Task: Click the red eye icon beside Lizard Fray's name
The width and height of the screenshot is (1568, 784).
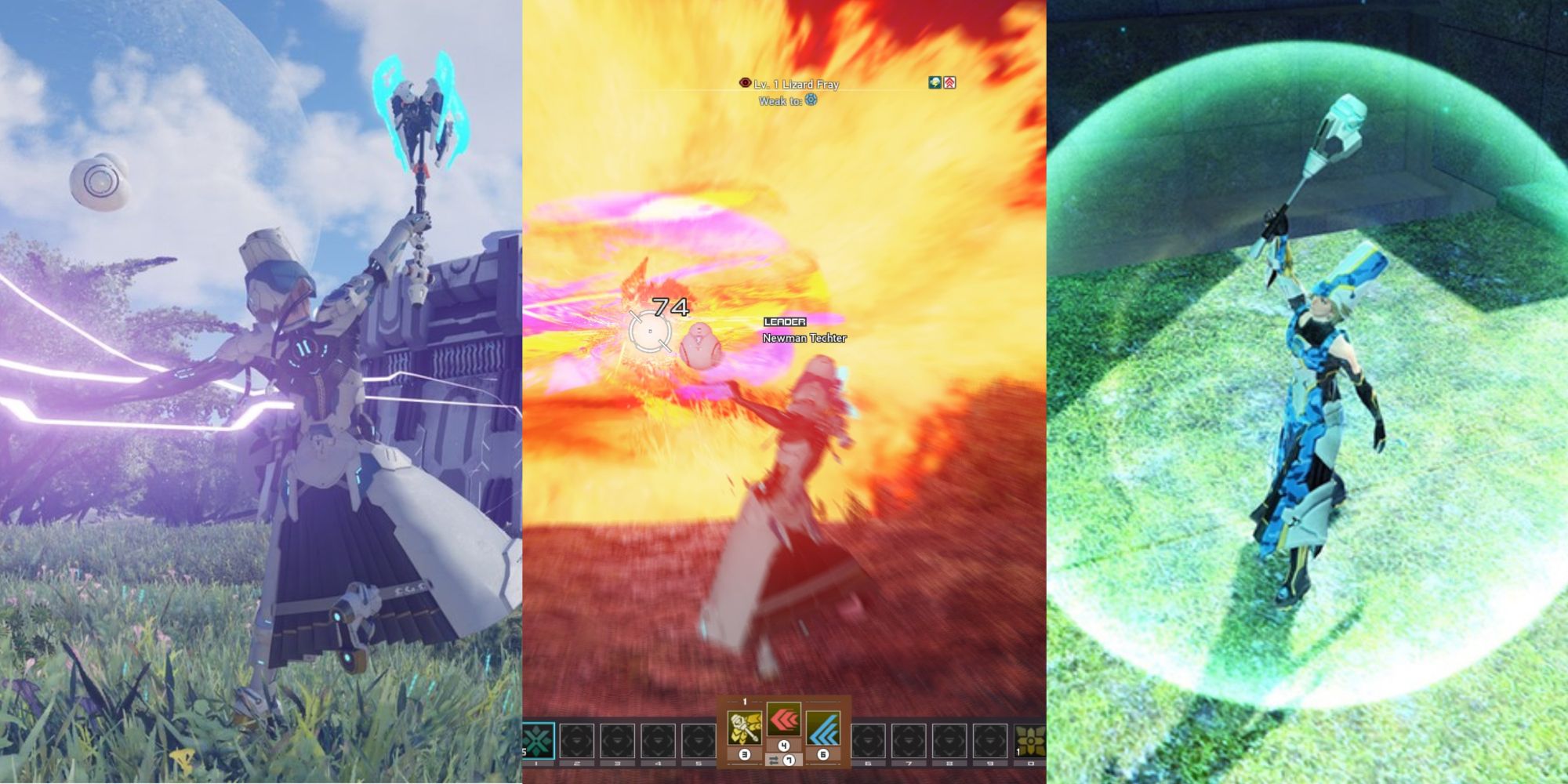Action: [746, 83]
